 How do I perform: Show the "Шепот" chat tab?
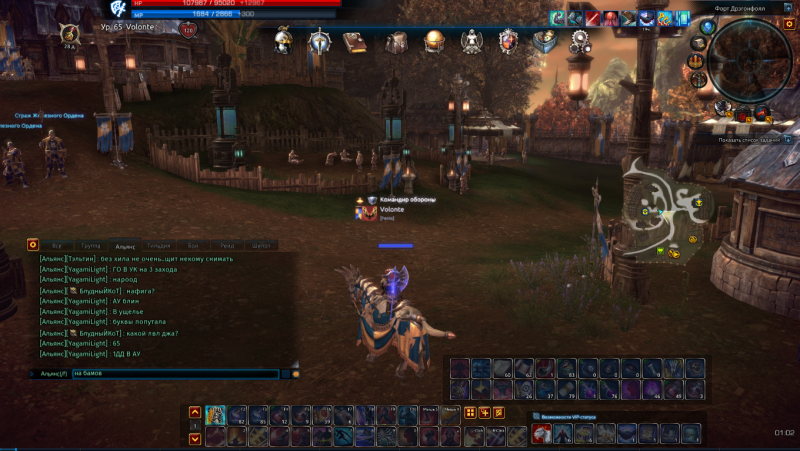[262, 245]
